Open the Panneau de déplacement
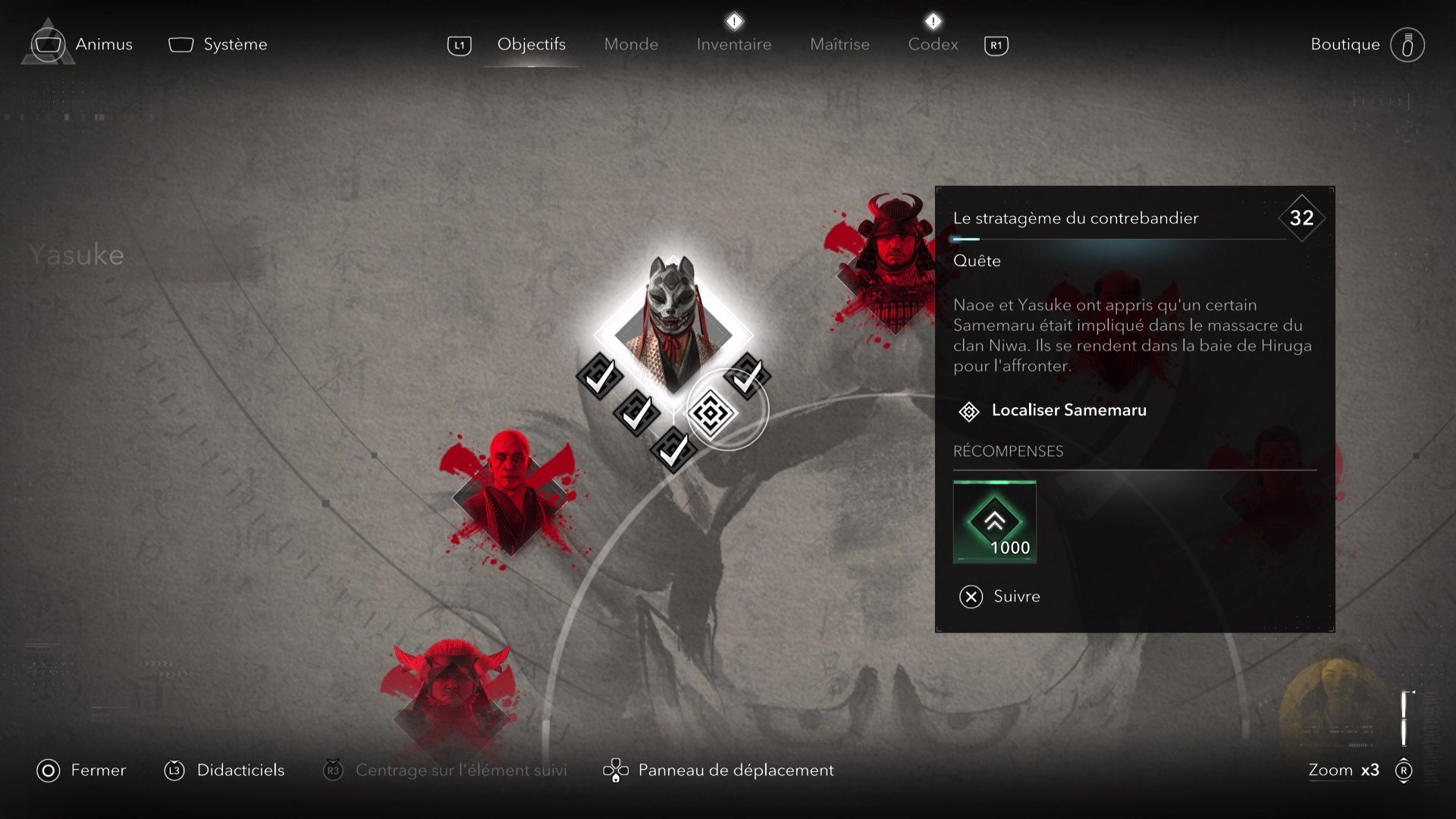The width and height of the screenshot is (1456, 819). tap(718, 770)
